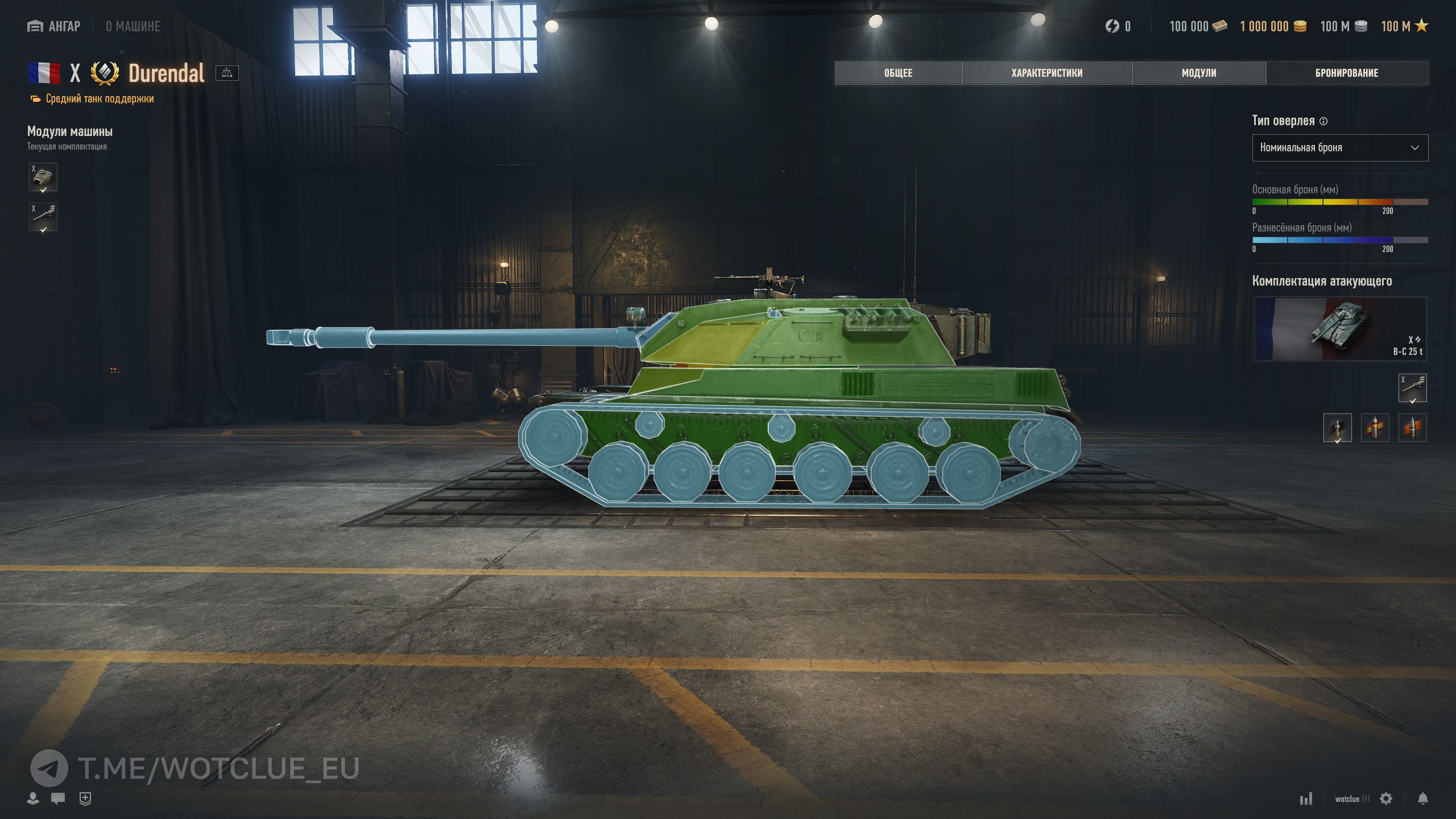The width and height of the screenshot is (1456, 819).
Task: Switch to the Общее tab
Action: point(898,73)
